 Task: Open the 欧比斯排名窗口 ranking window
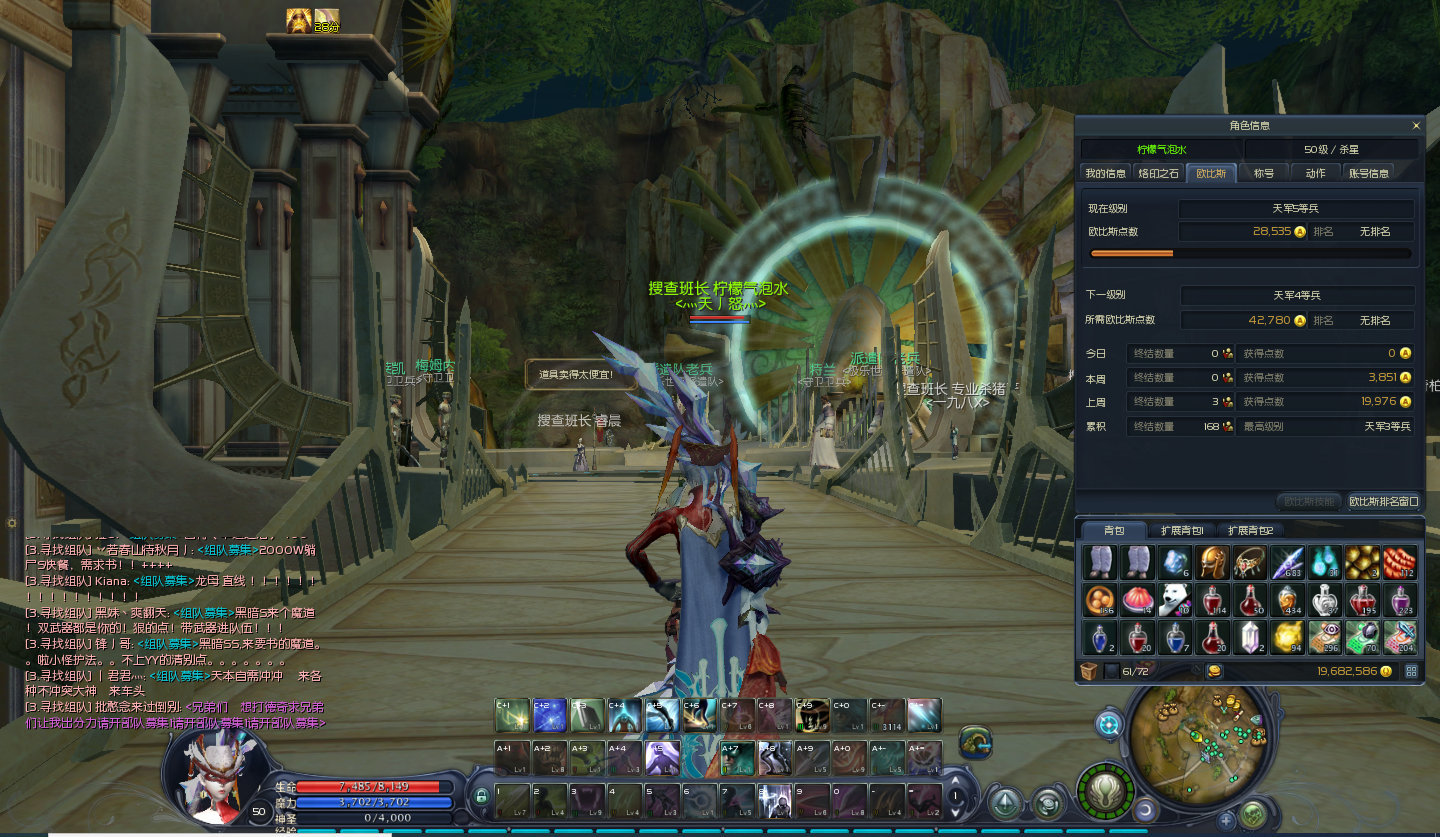(x=1384, y=501)
